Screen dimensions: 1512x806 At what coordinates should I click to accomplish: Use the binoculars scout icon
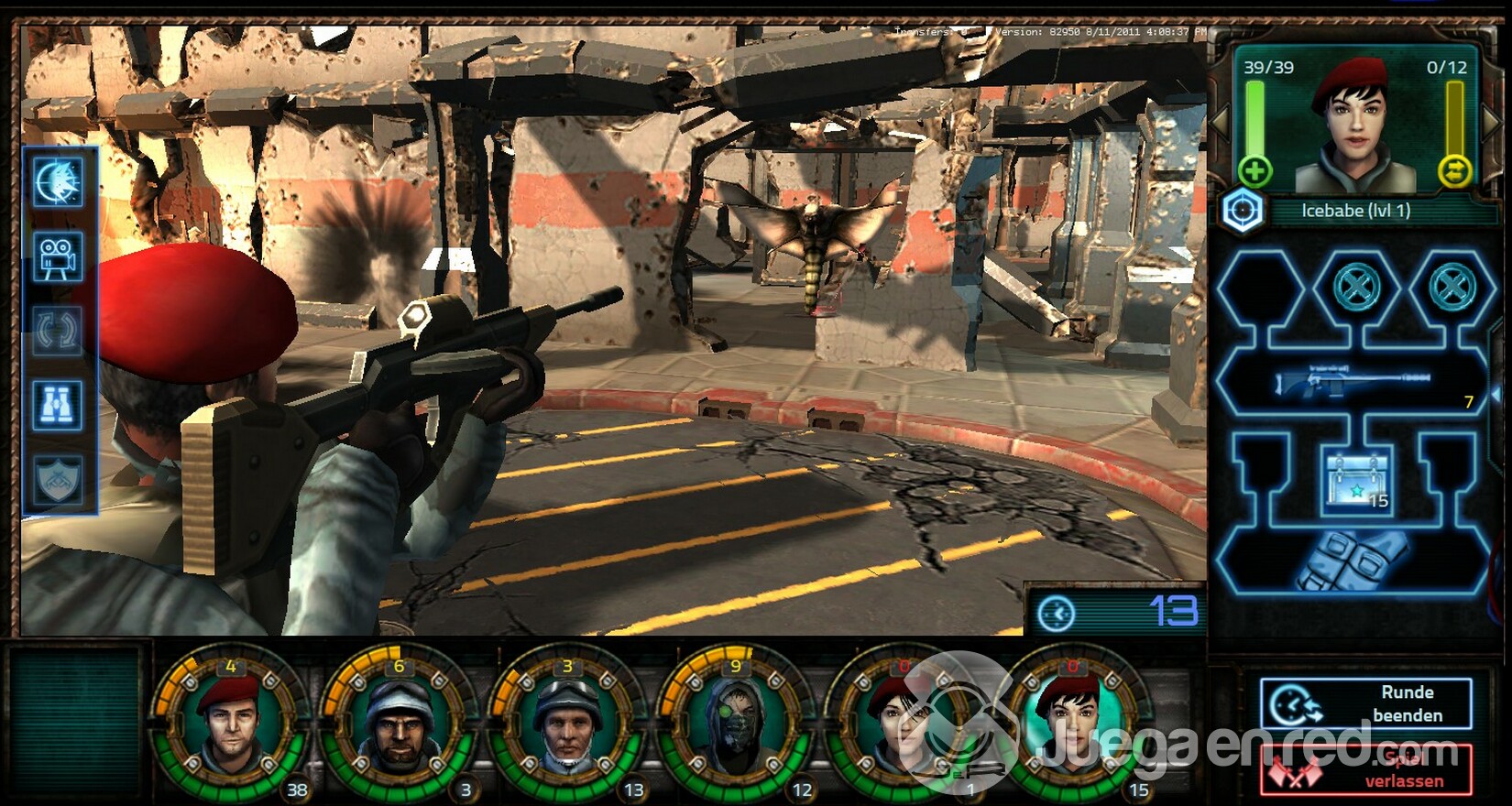click(59, 405)
